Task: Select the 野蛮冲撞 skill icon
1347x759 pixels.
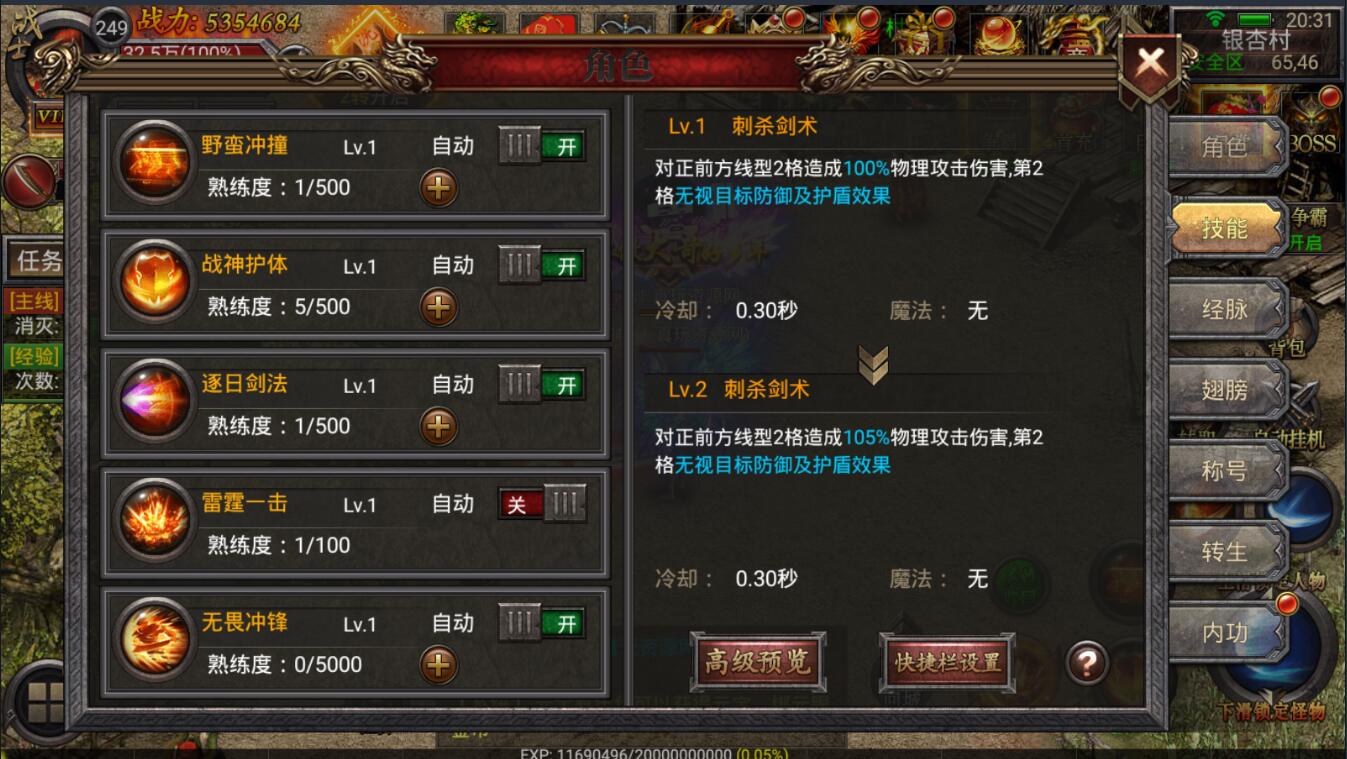Action: (154, 162)
